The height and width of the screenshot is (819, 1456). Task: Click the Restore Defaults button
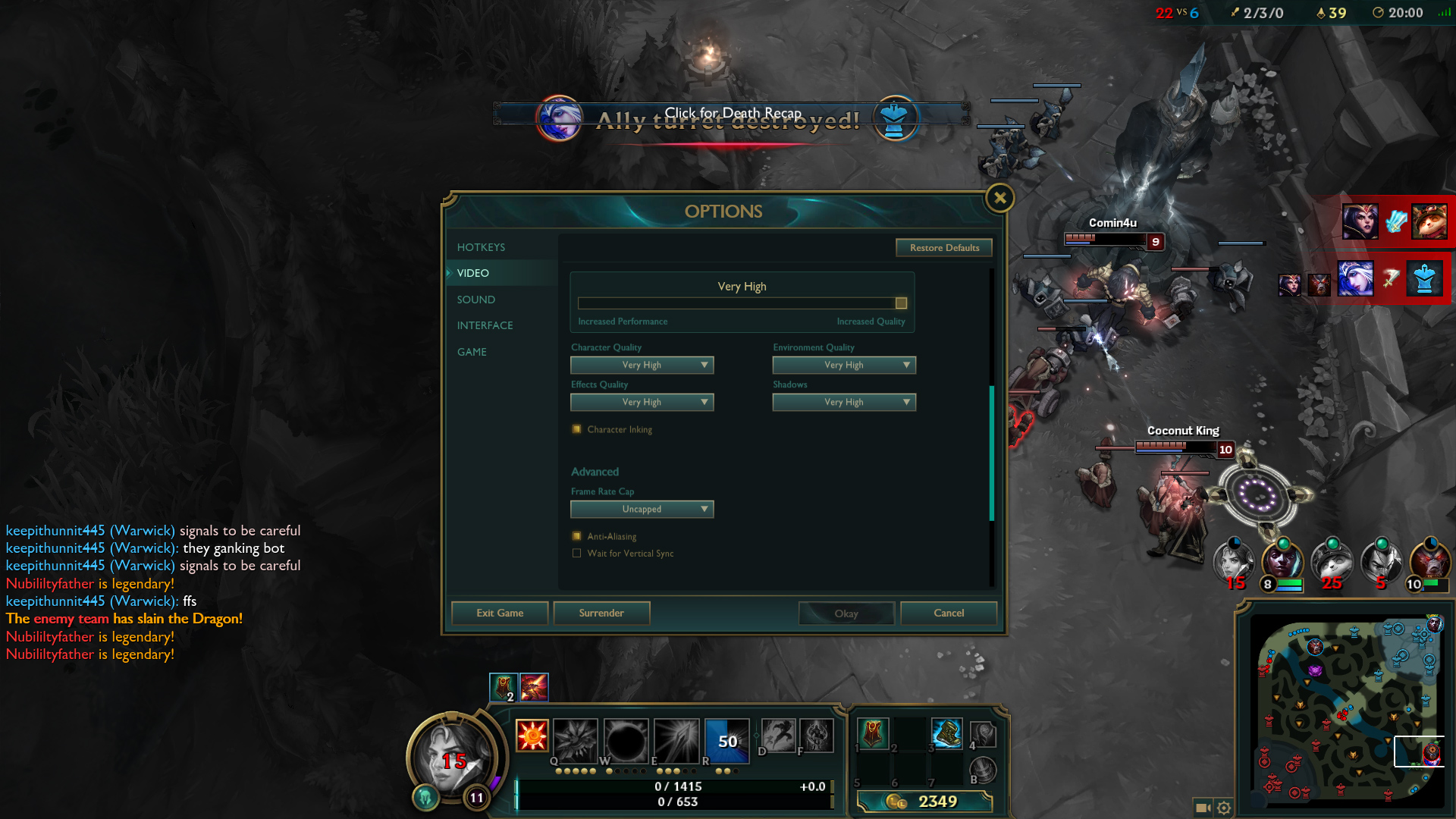pyautogui.click(x=944, y=248)
